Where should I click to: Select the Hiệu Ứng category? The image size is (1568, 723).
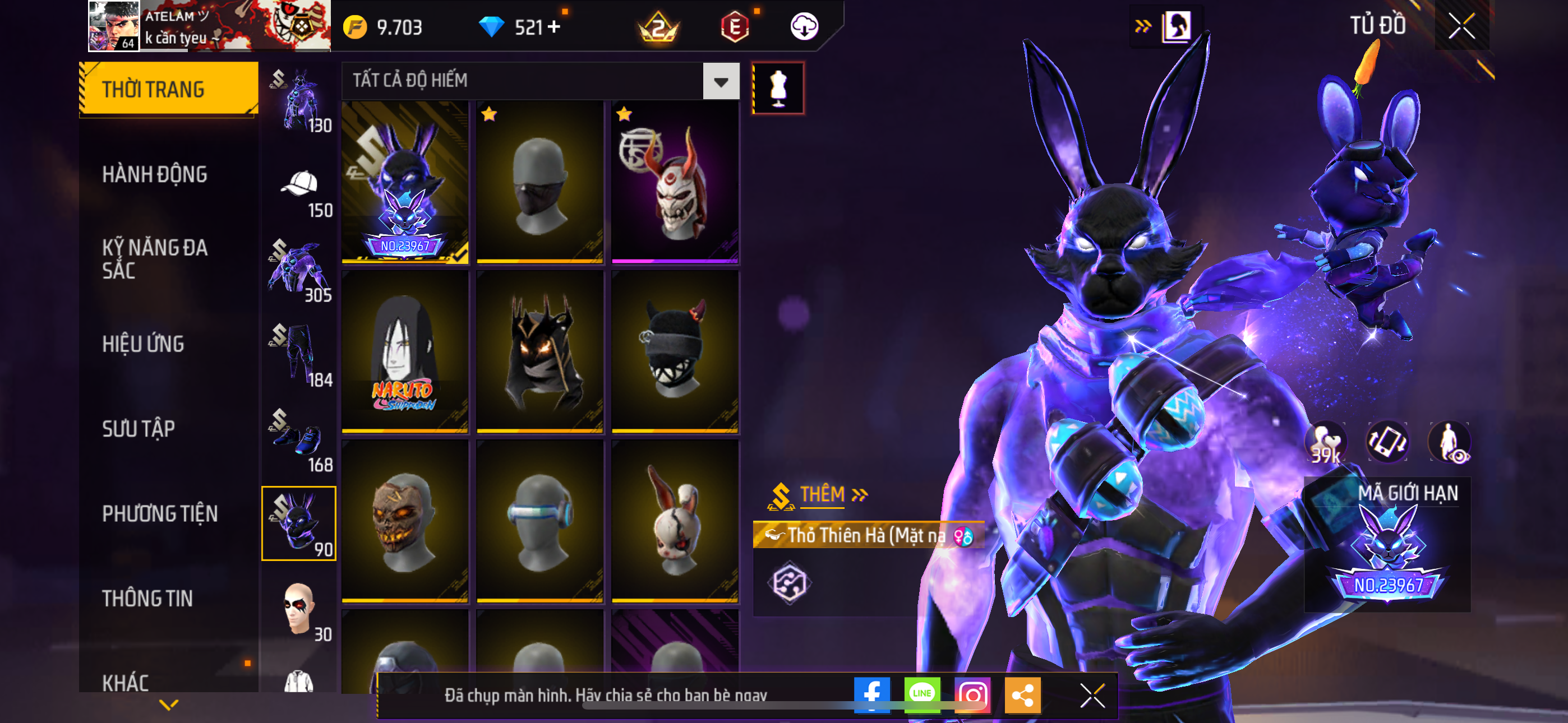click(x=143, y=344)
